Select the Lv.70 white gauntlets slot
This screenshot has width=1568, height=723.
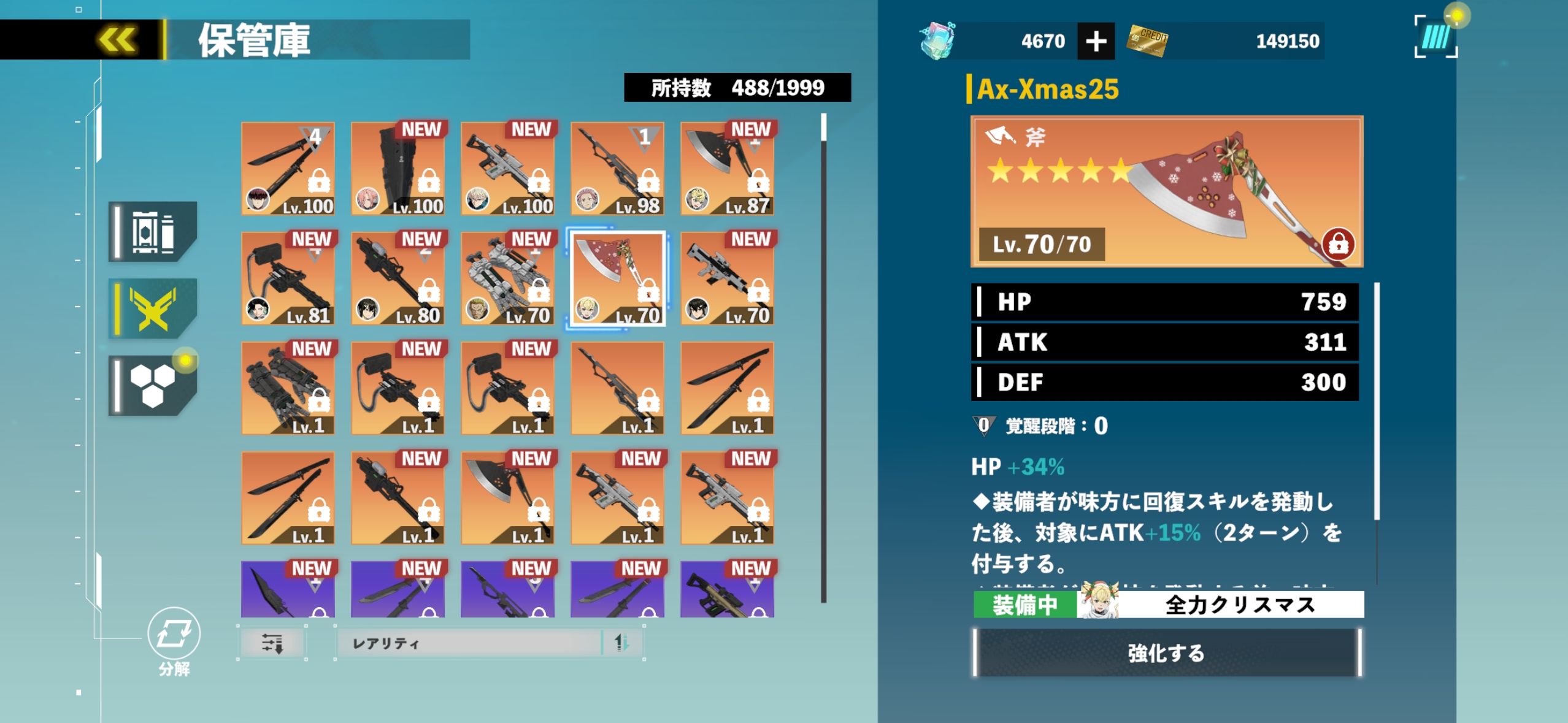coord(507,278)
